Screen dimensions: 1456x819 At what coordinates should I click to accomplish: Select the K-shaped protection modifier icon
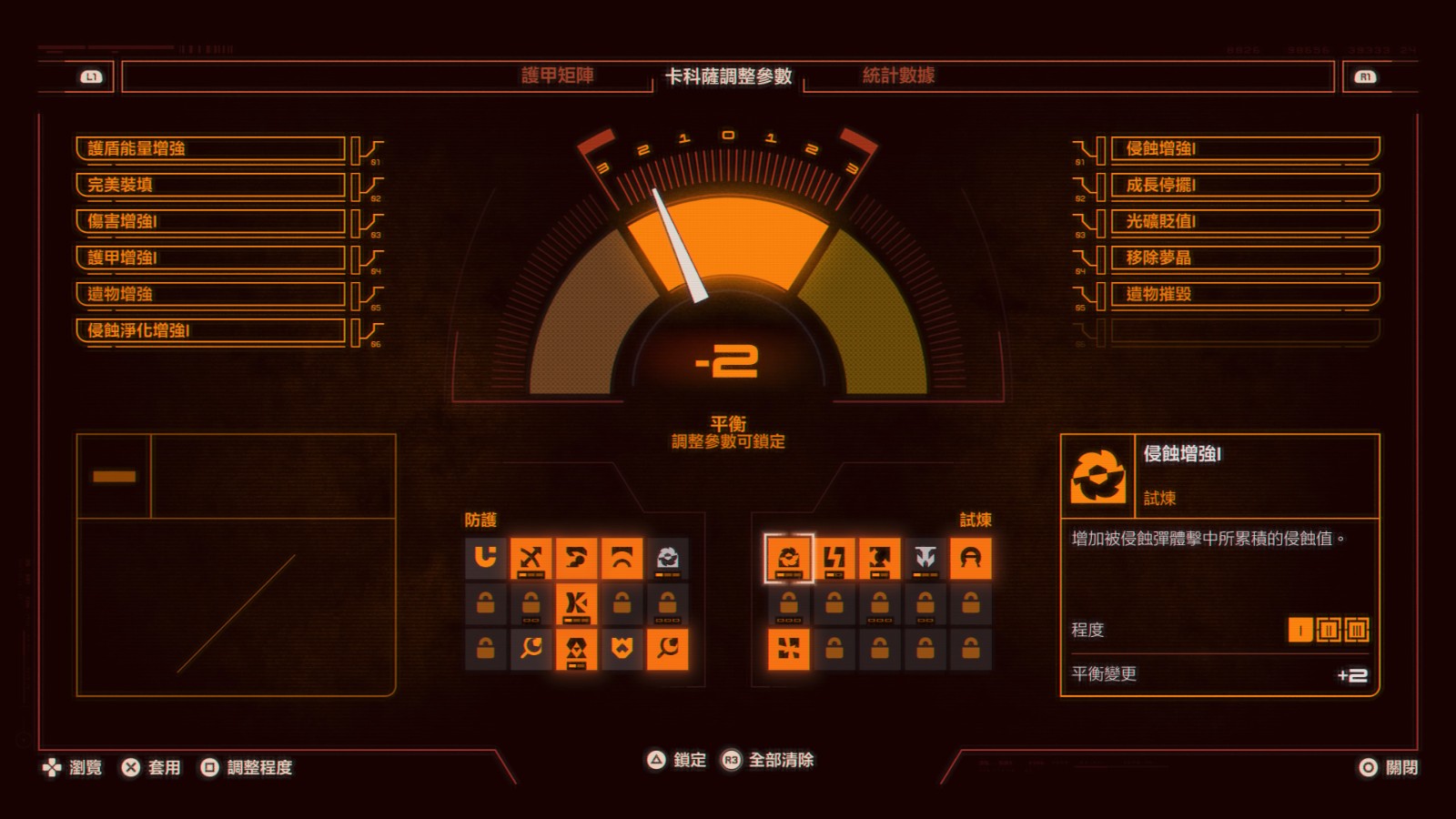576,603
